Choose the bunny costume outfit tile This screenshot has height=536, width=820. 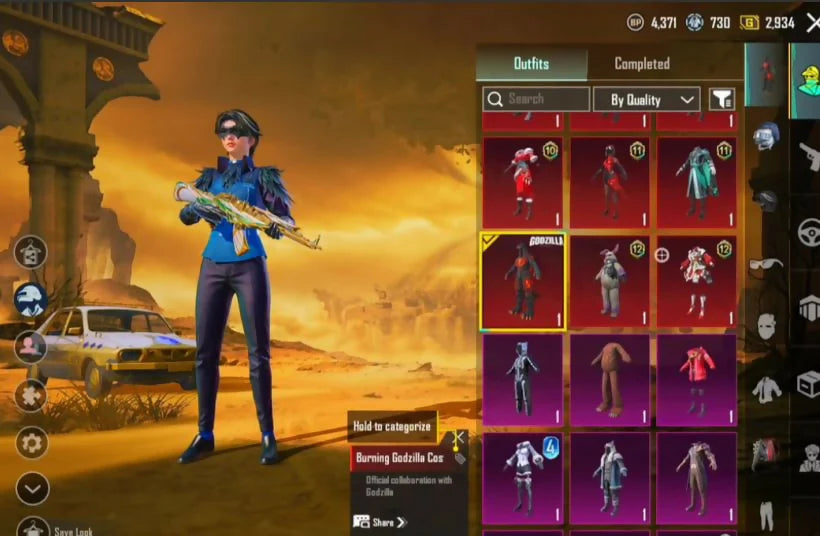pos(609,283)
